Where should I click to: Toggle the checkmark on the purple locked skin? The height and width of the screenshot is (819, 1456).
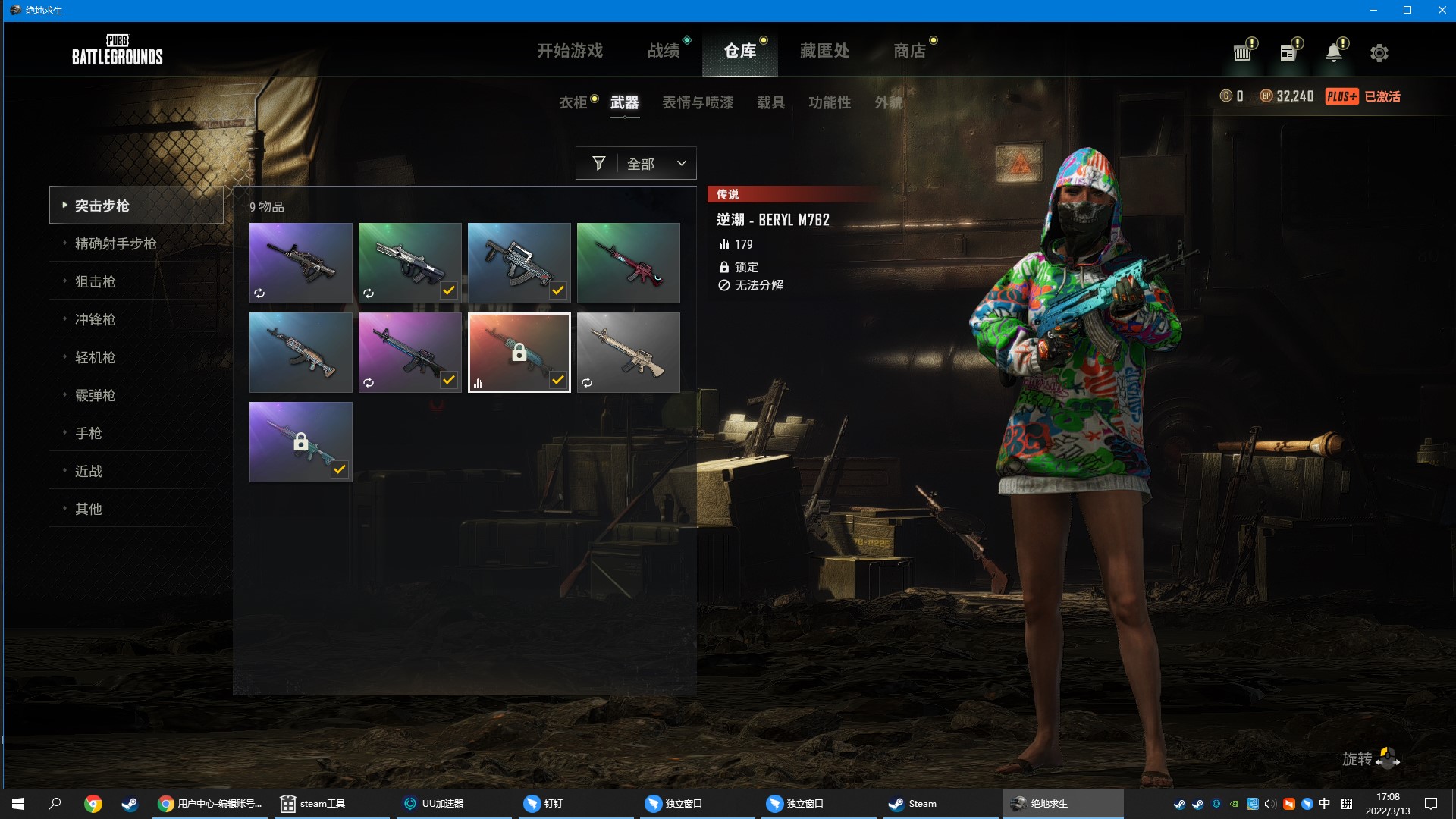click(338, 469)
